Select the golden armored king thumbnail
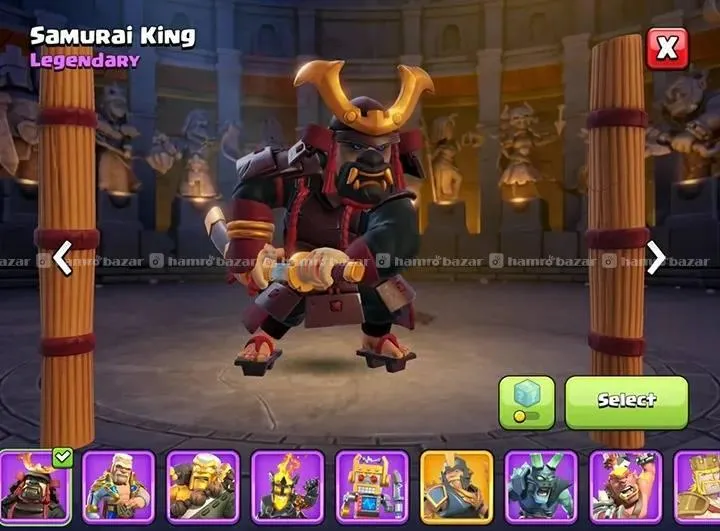Screen dimensions: 720x531 [x=203, y=487]
